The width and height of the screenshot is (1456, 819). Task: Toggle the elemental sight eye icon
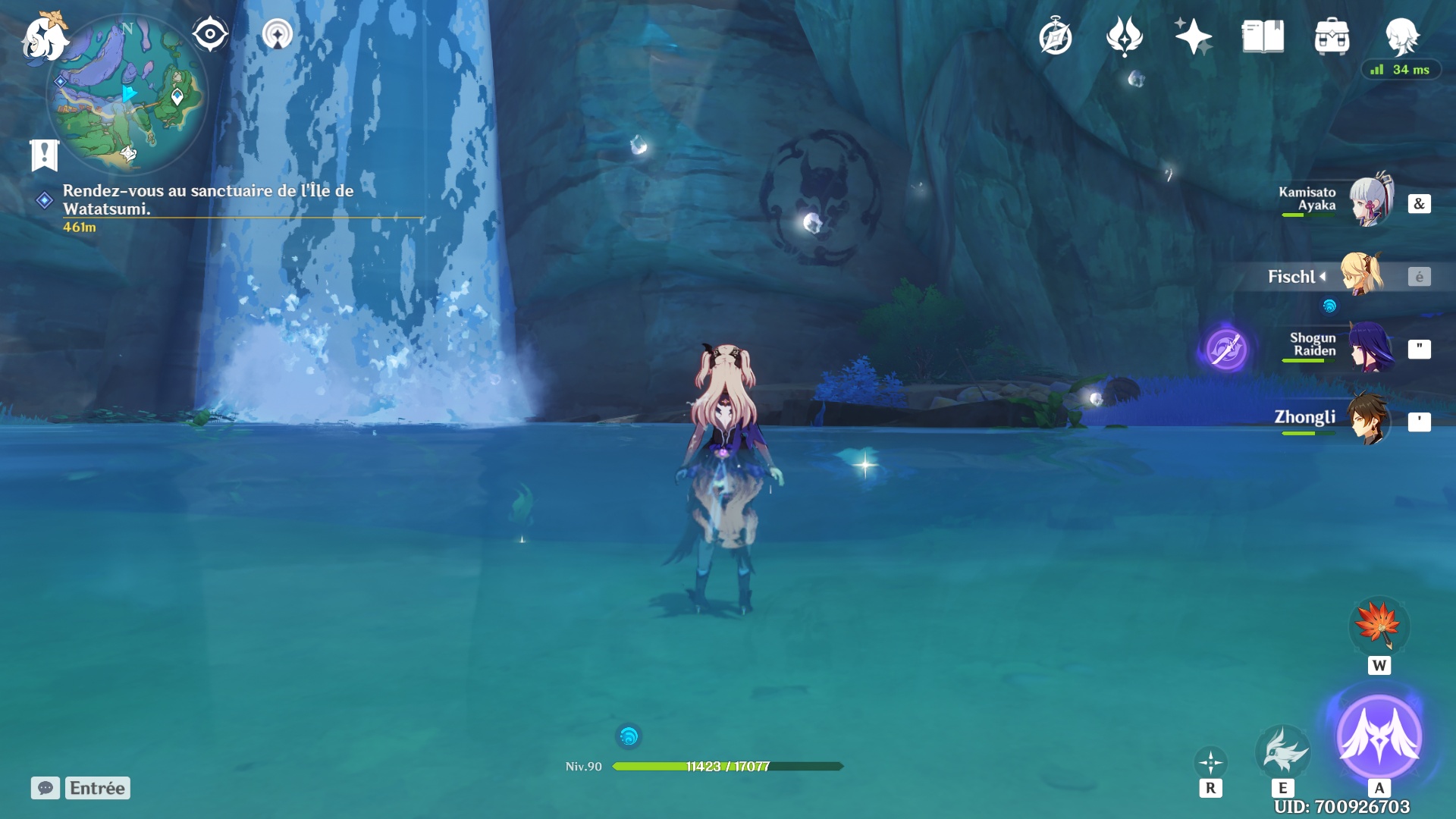point(210,35)
